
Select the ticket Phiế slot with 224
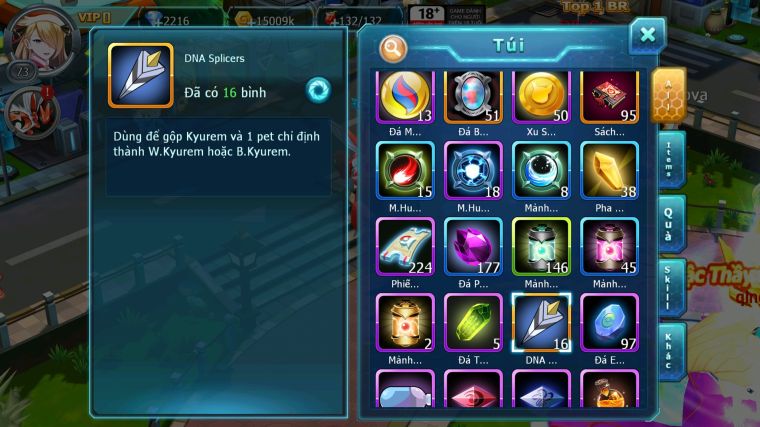pos(405,246)
